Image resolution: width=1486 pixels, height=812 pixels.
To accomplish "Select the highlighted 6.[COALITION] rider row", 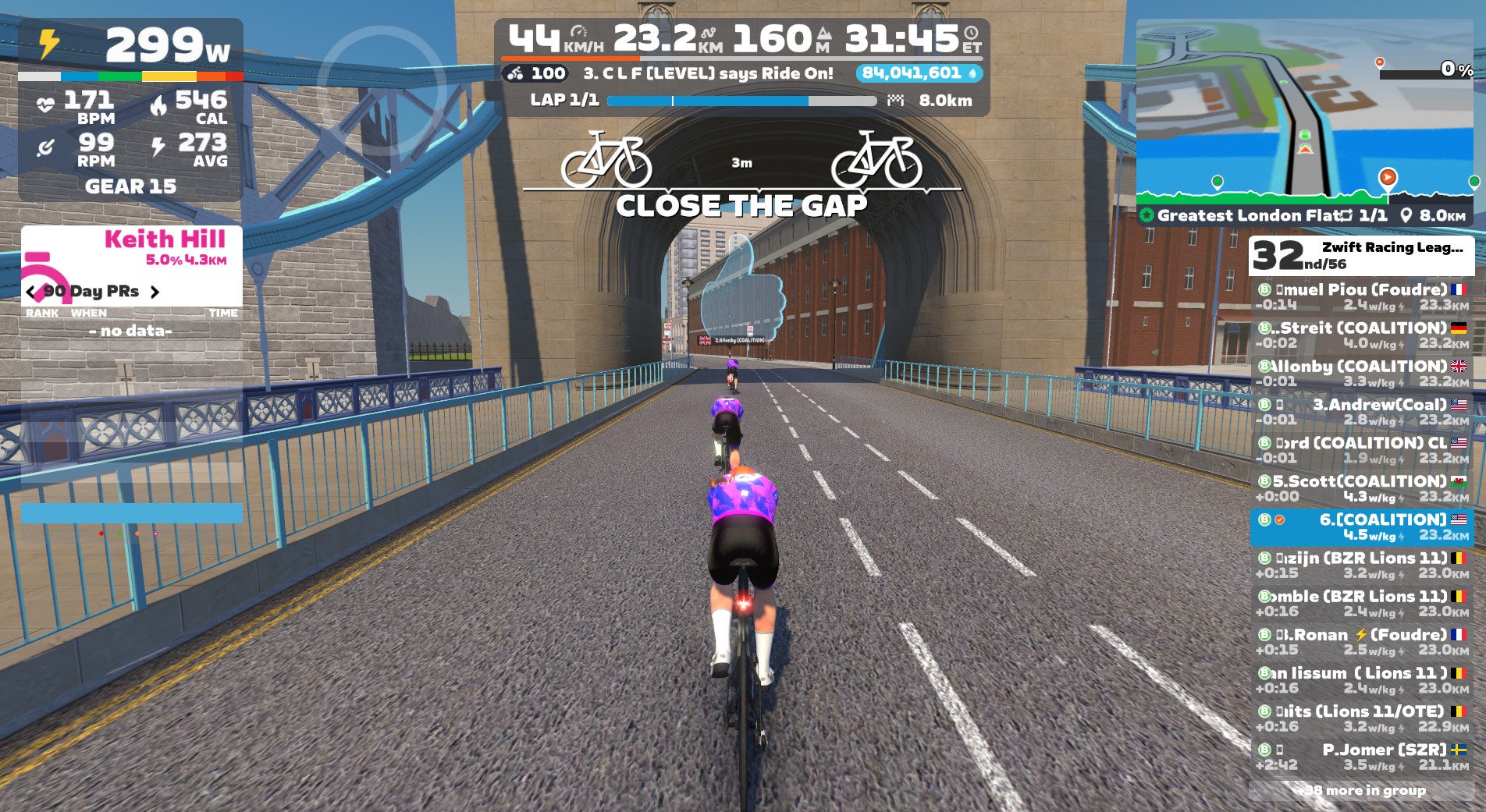I will click(1361, 527).
